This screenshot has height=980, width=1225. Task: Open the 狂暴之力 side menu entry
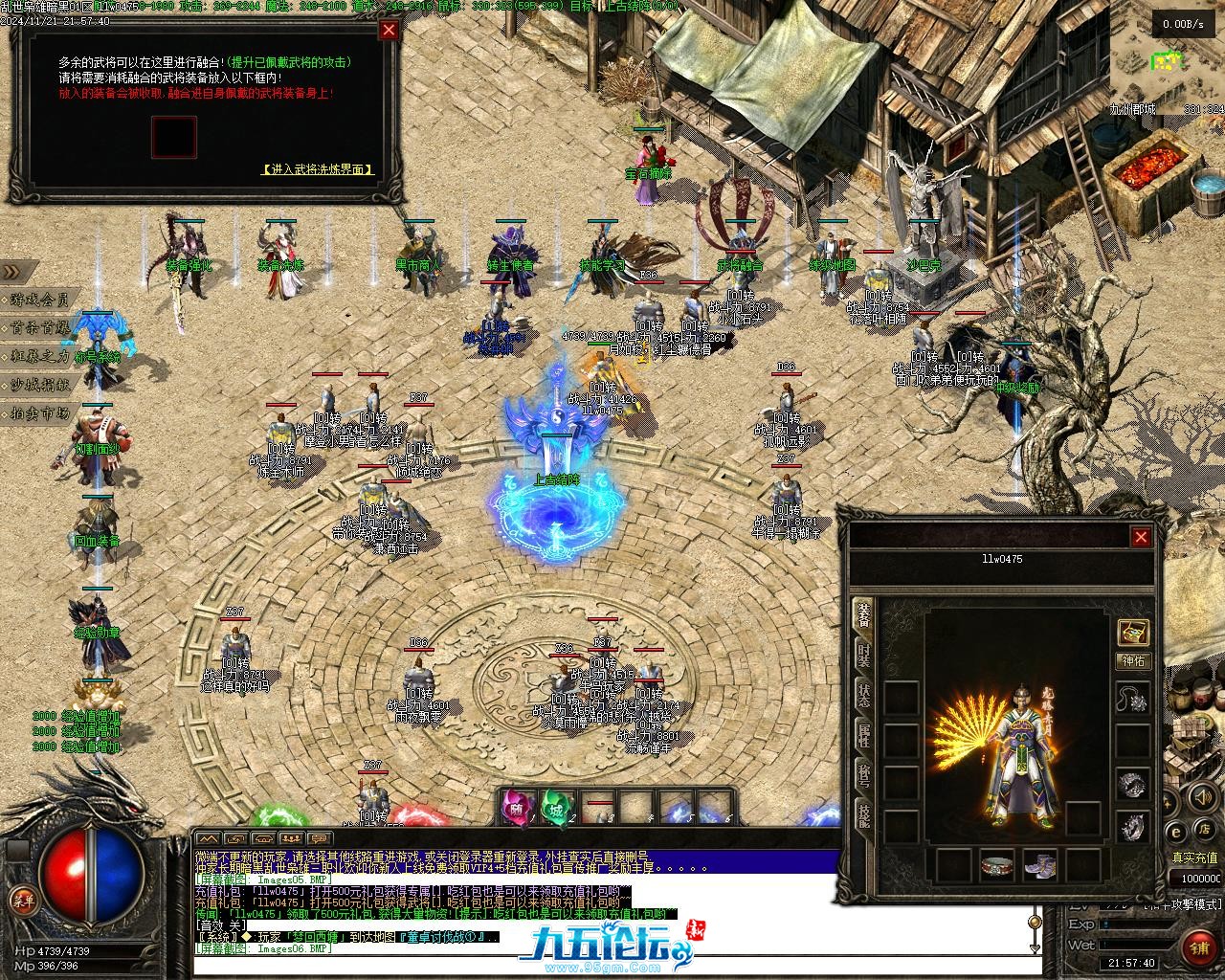[40, 356]
